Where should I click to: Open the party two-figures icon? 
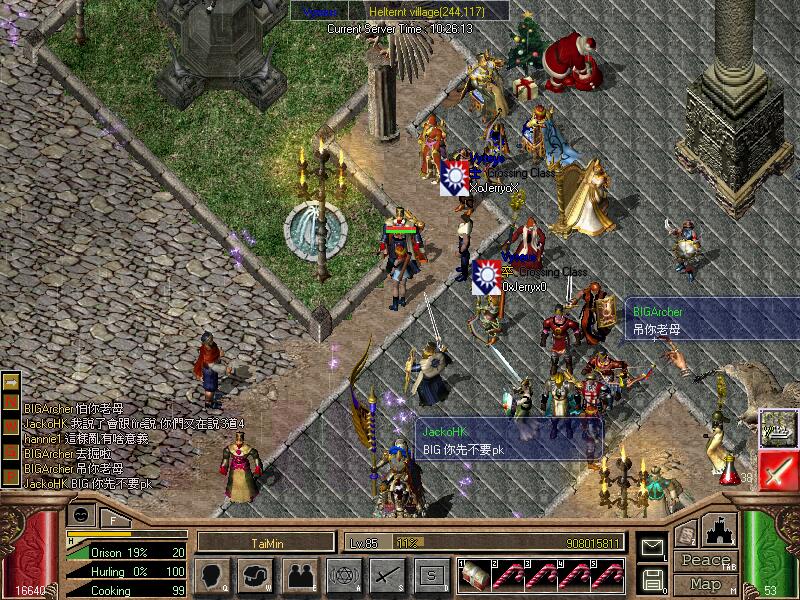coord(298,574)
